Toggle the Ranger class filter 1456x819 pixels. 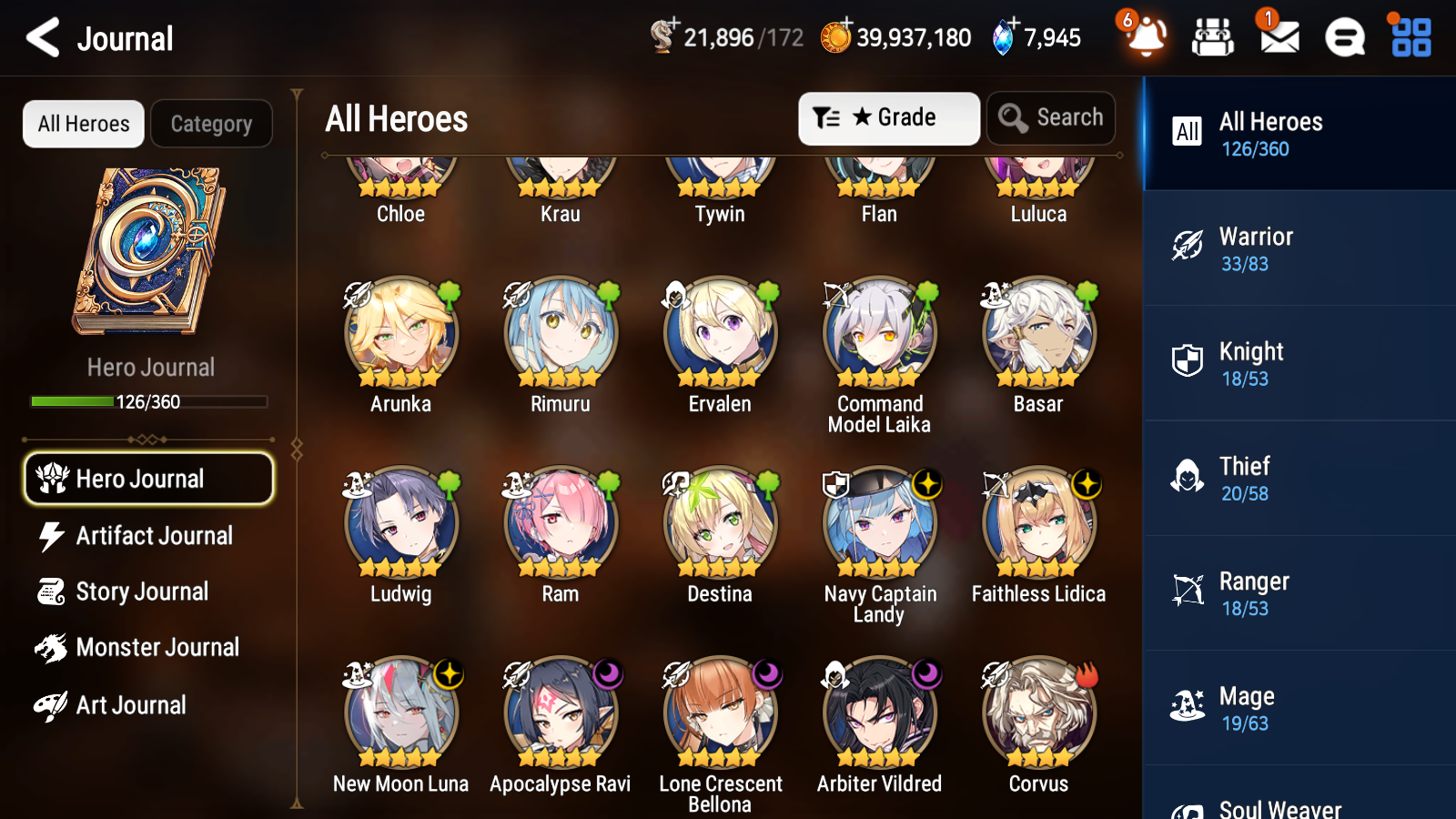point(1187,591)
